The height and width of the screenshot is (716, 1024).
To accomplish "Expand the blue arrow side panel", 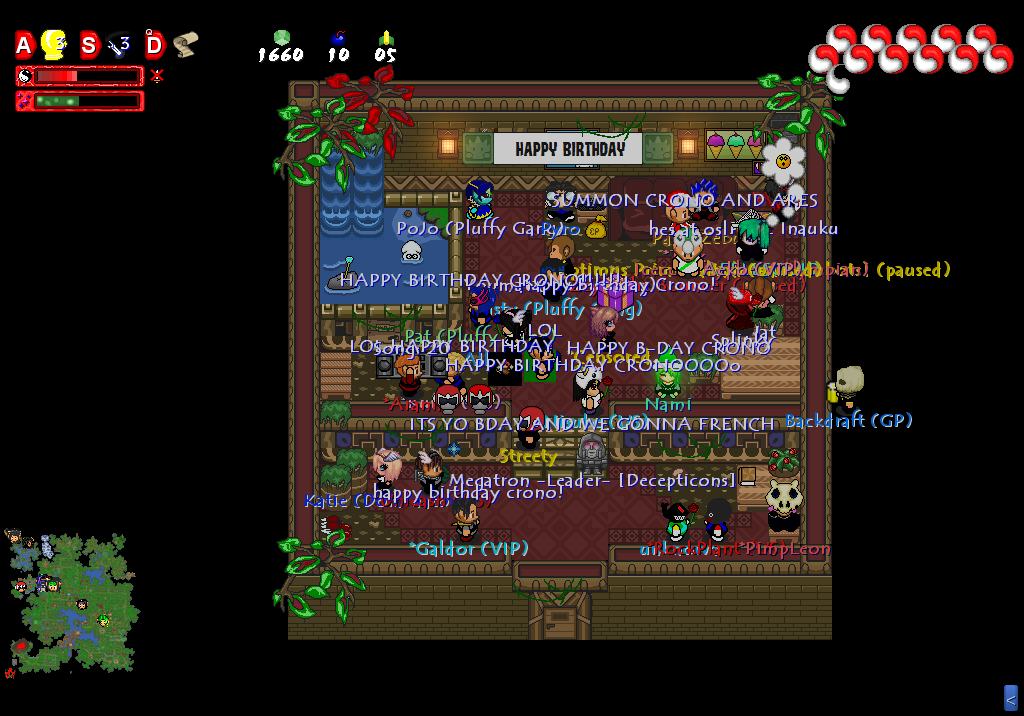I will click(x=1011, y=697).
